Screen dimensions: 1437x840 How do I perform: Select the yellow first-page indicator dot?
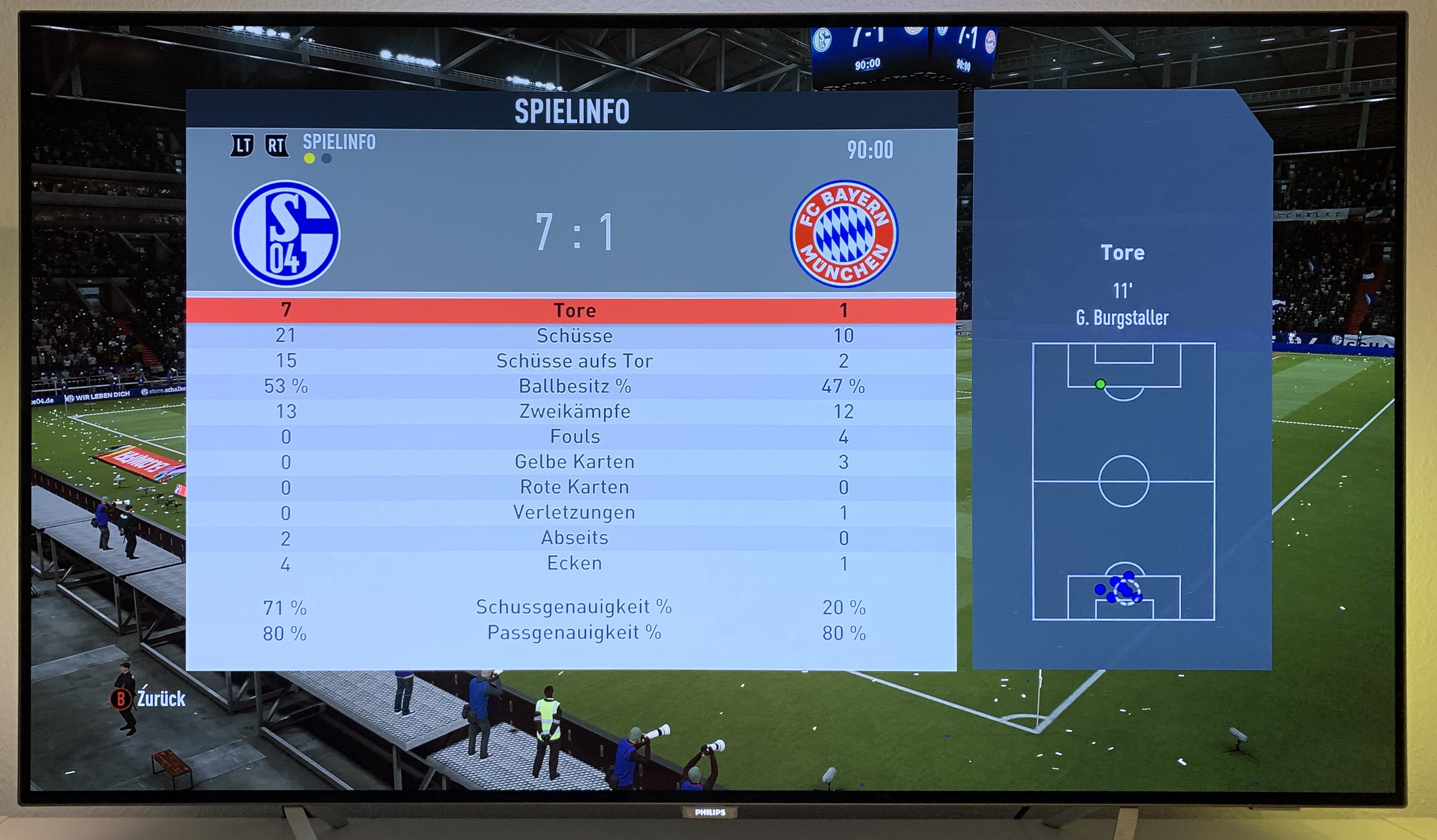[309, 158]
